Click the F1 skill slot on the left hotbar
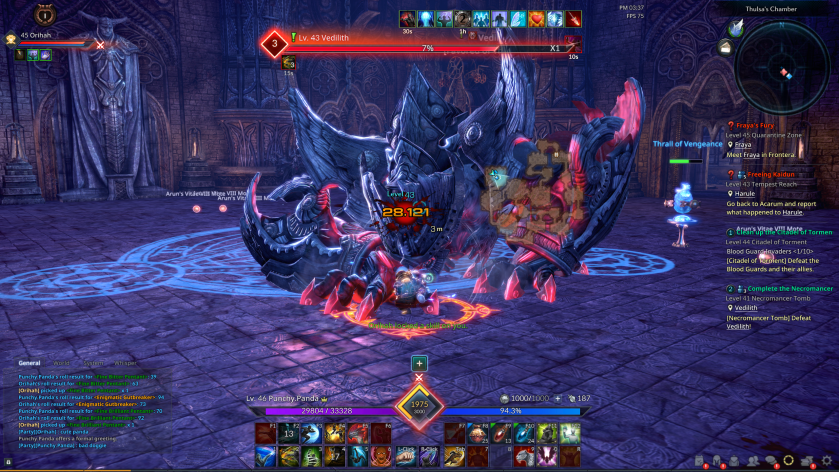Image resolution: width=839 pixels, height=472 pixels. click(265, 432)
